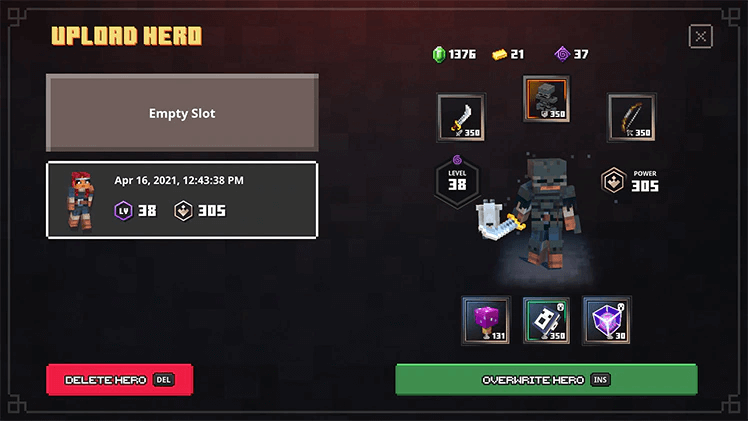
Task: Confirm with the Overwrite Hero button
Action: click(x=546, y=380)
